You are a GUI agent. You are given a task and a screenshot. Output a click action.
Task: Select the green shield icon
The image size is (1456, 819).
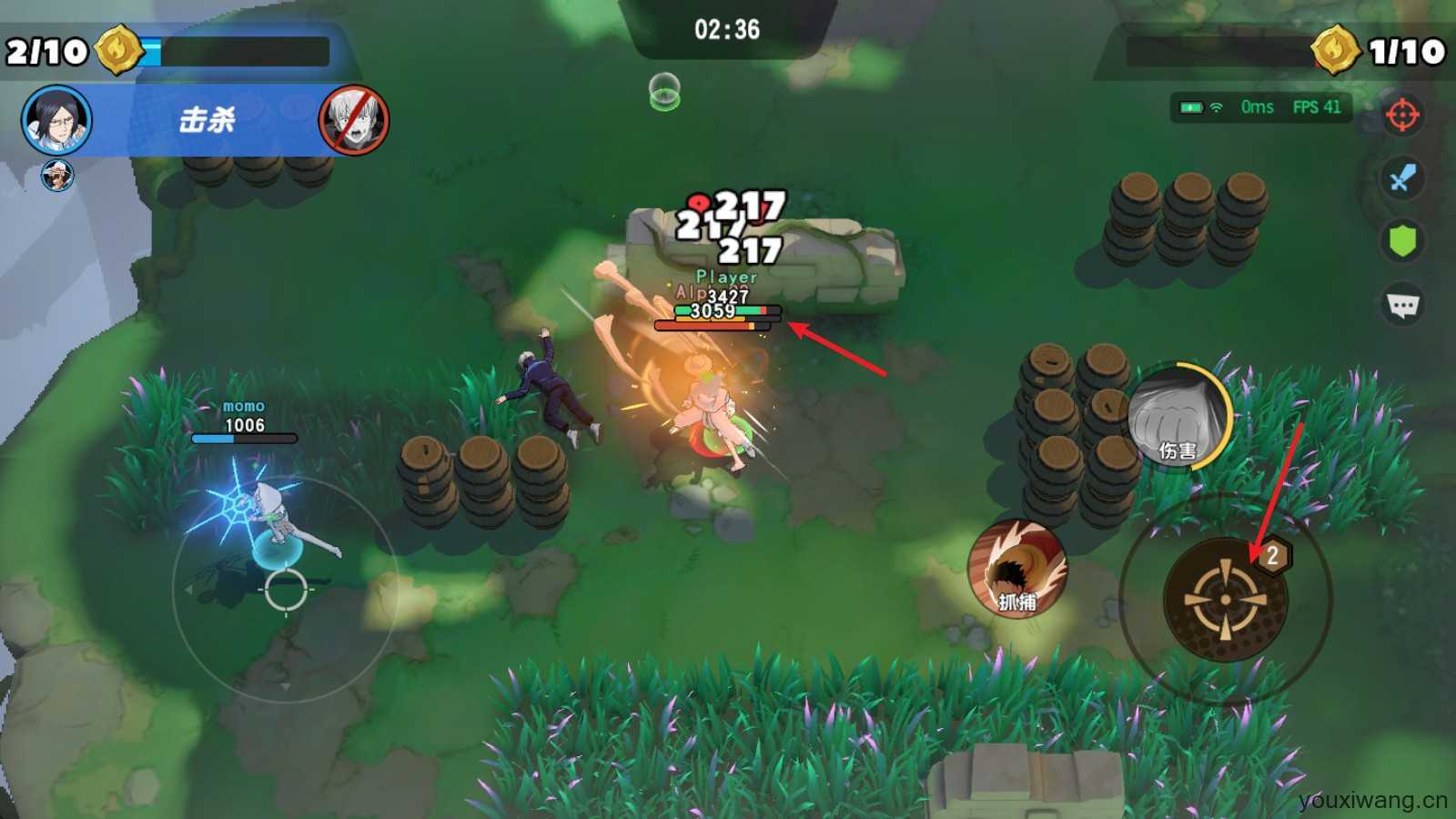(1402, 241)
